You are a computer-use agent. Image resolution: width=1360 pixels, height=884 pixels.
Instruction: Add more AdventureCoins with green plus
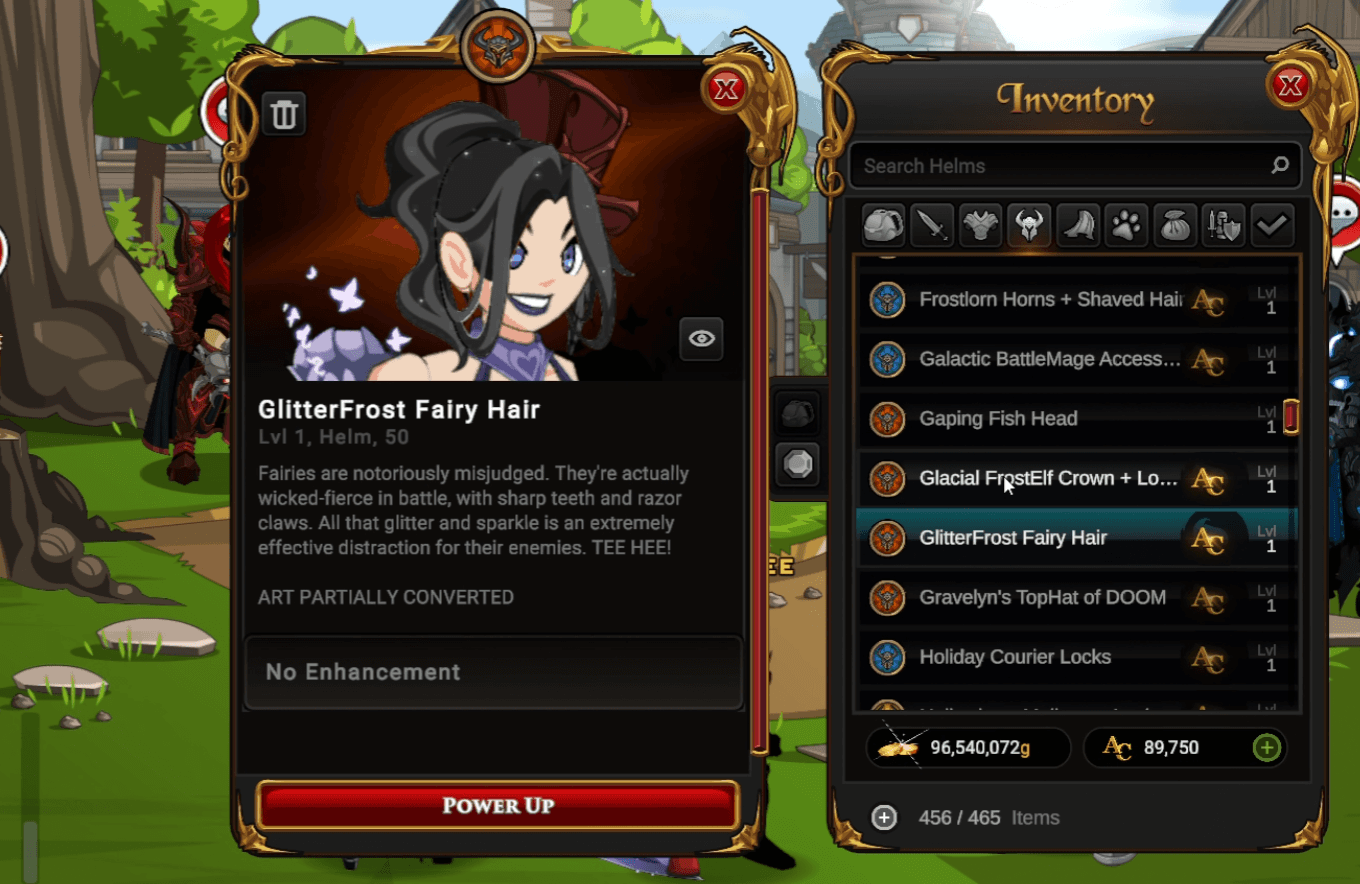1266,747
